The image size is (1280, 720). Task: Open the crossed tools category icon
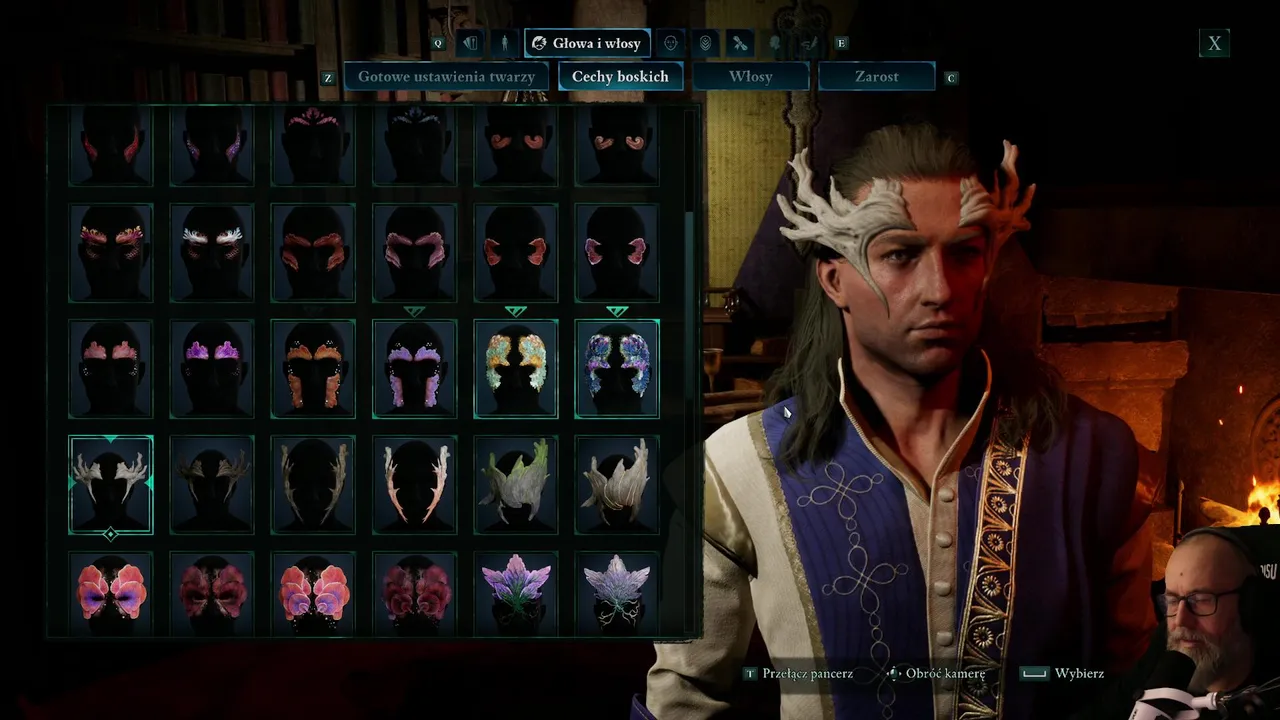pyautogui.click(x=740, y=43)
